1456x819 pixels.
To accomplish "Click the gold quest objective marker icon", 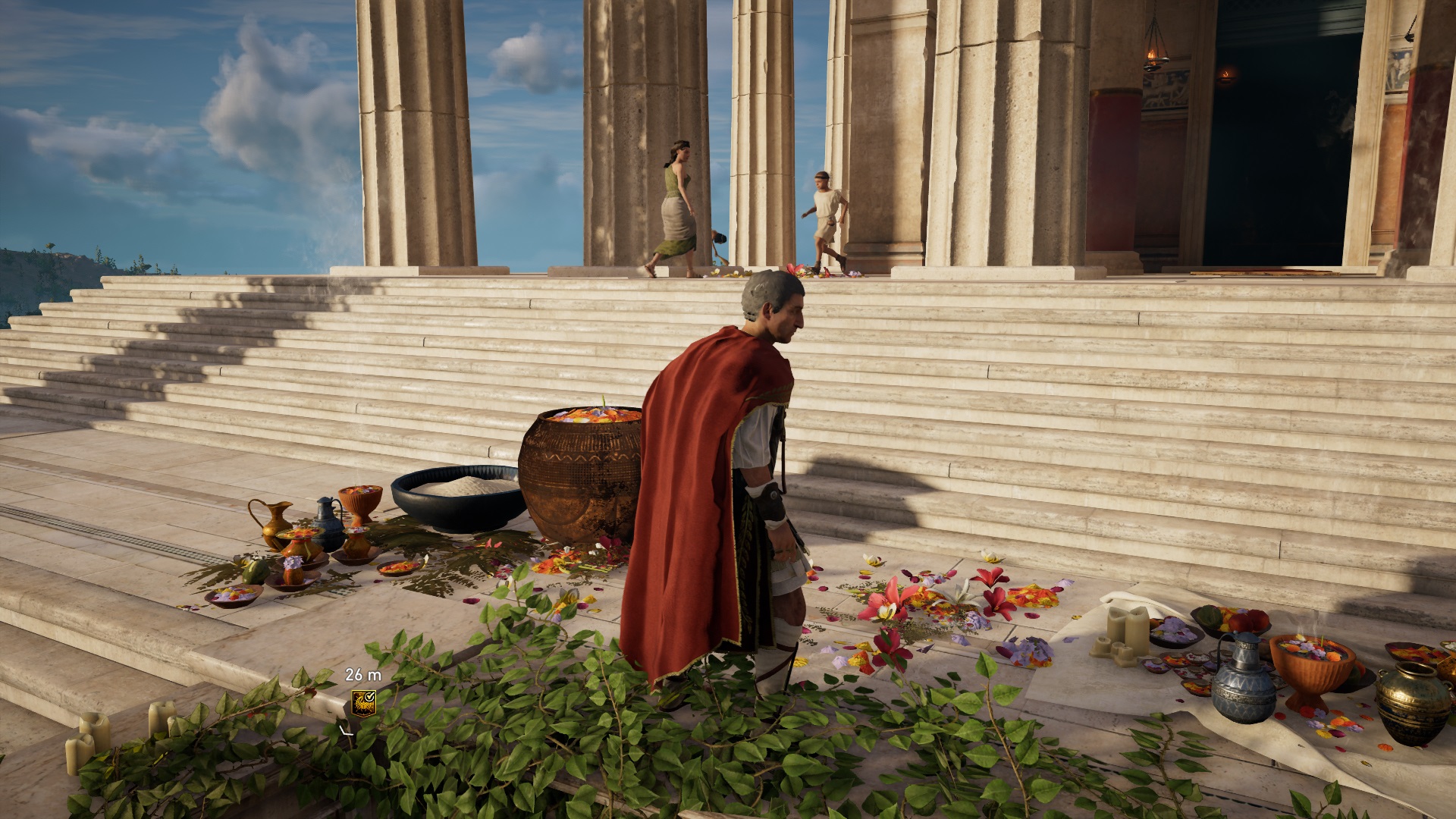I will point(363,701).
